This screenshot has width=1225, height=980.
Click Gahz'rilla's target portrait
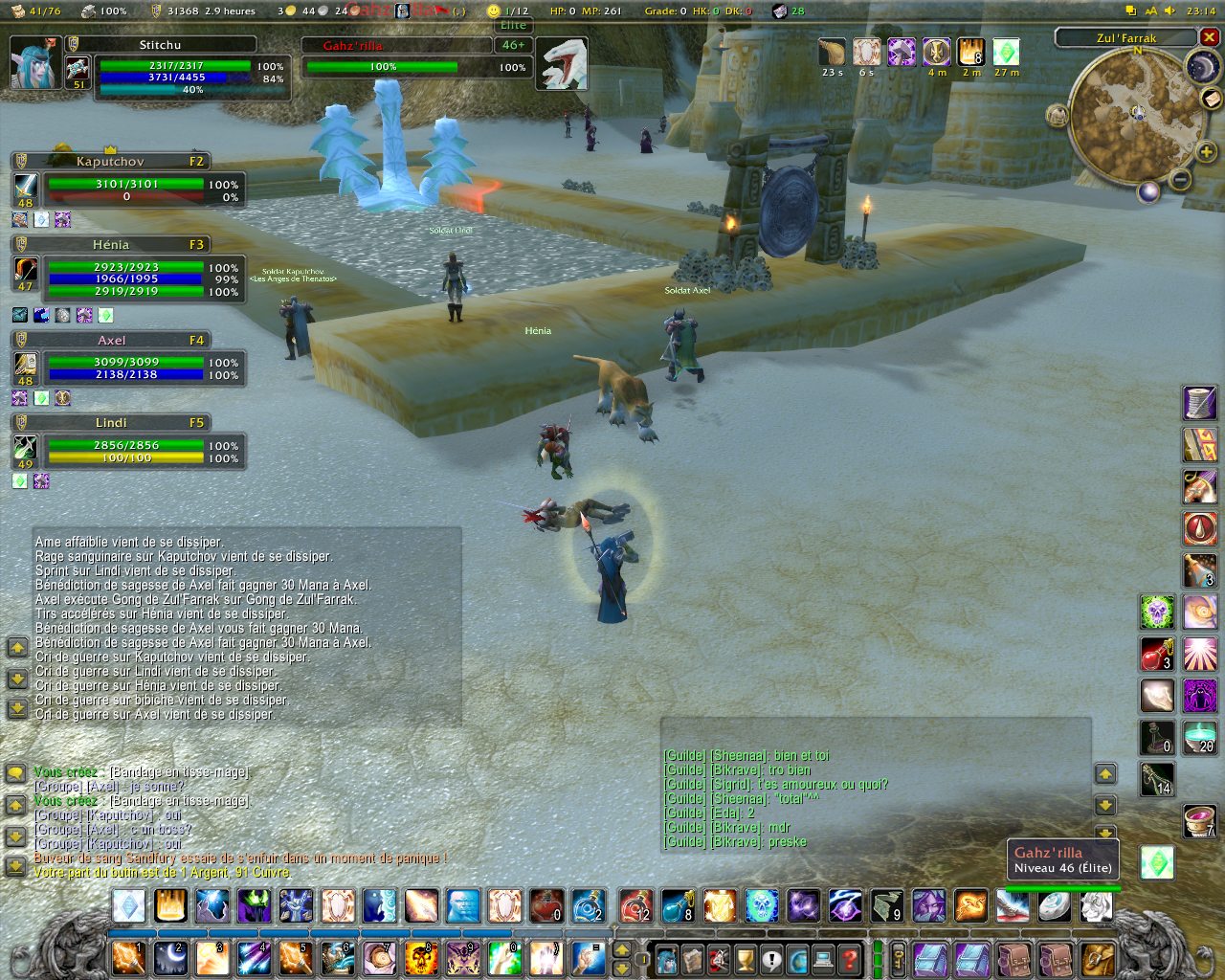(561, 64)
